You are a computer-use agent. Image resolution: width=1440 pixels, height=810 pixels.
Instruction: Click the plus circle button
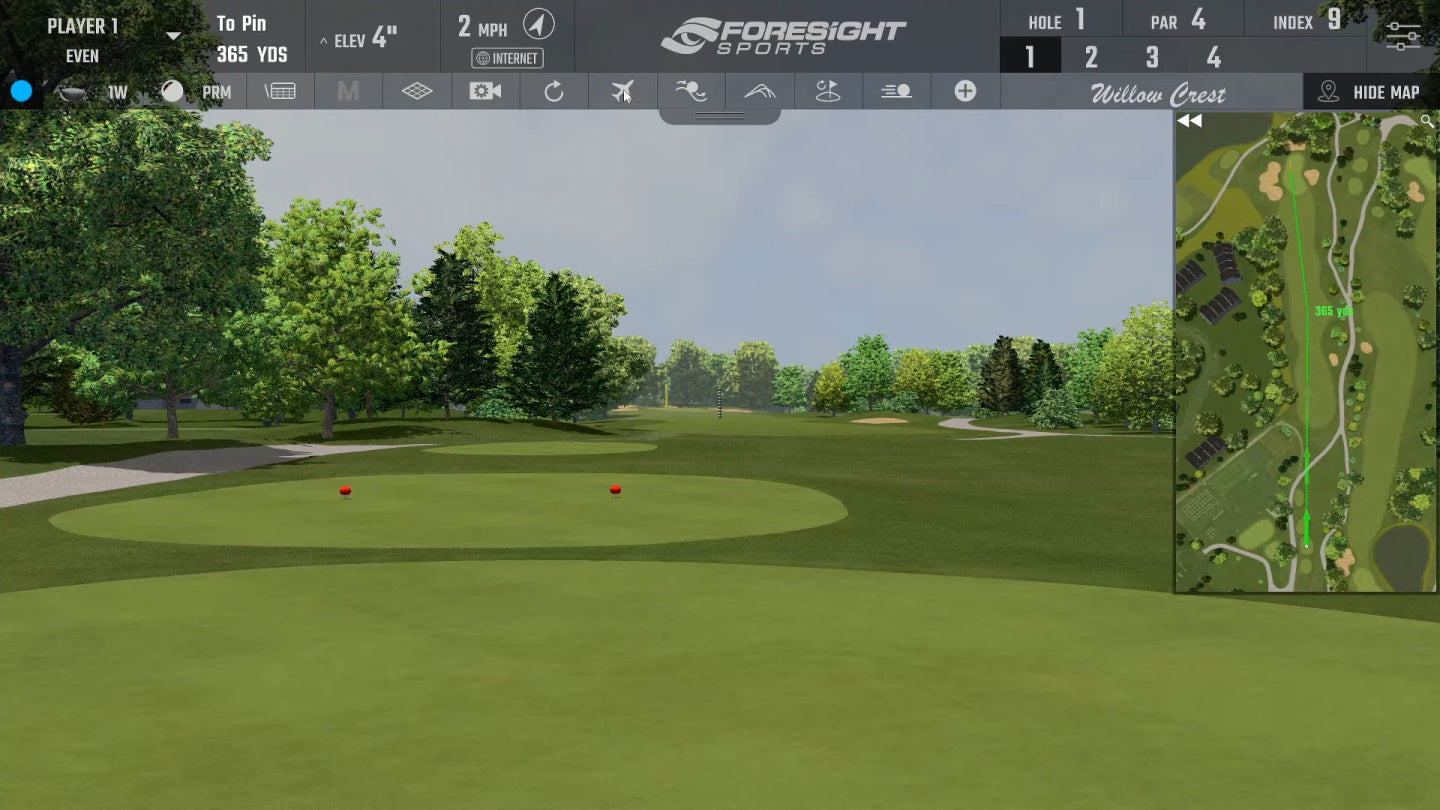(965, 92)
